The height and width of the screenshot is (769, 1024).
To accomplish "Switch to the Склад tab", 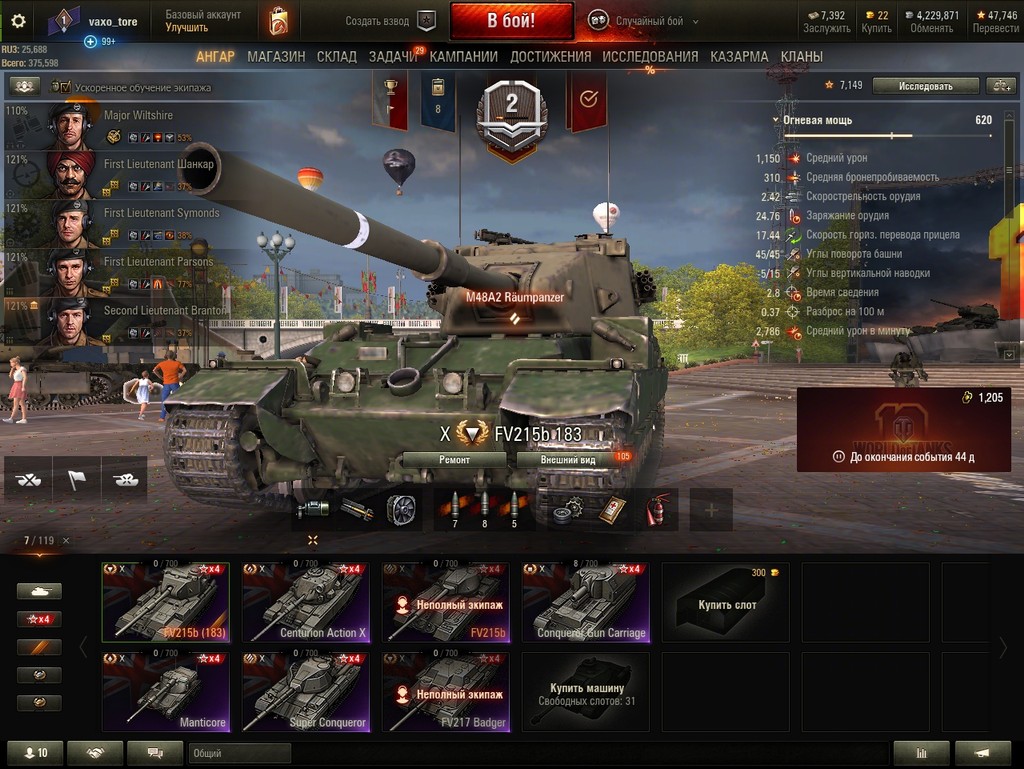I will (337, 57).
